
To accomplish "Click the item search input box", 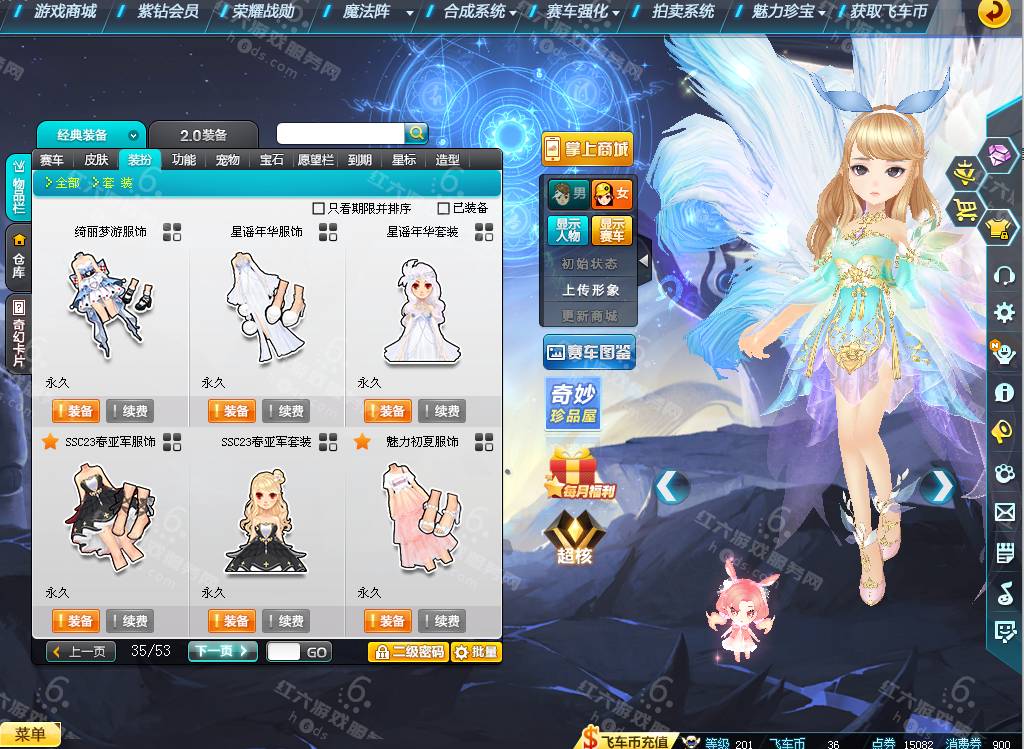I will pyautogui.click(x=340, y=133).
